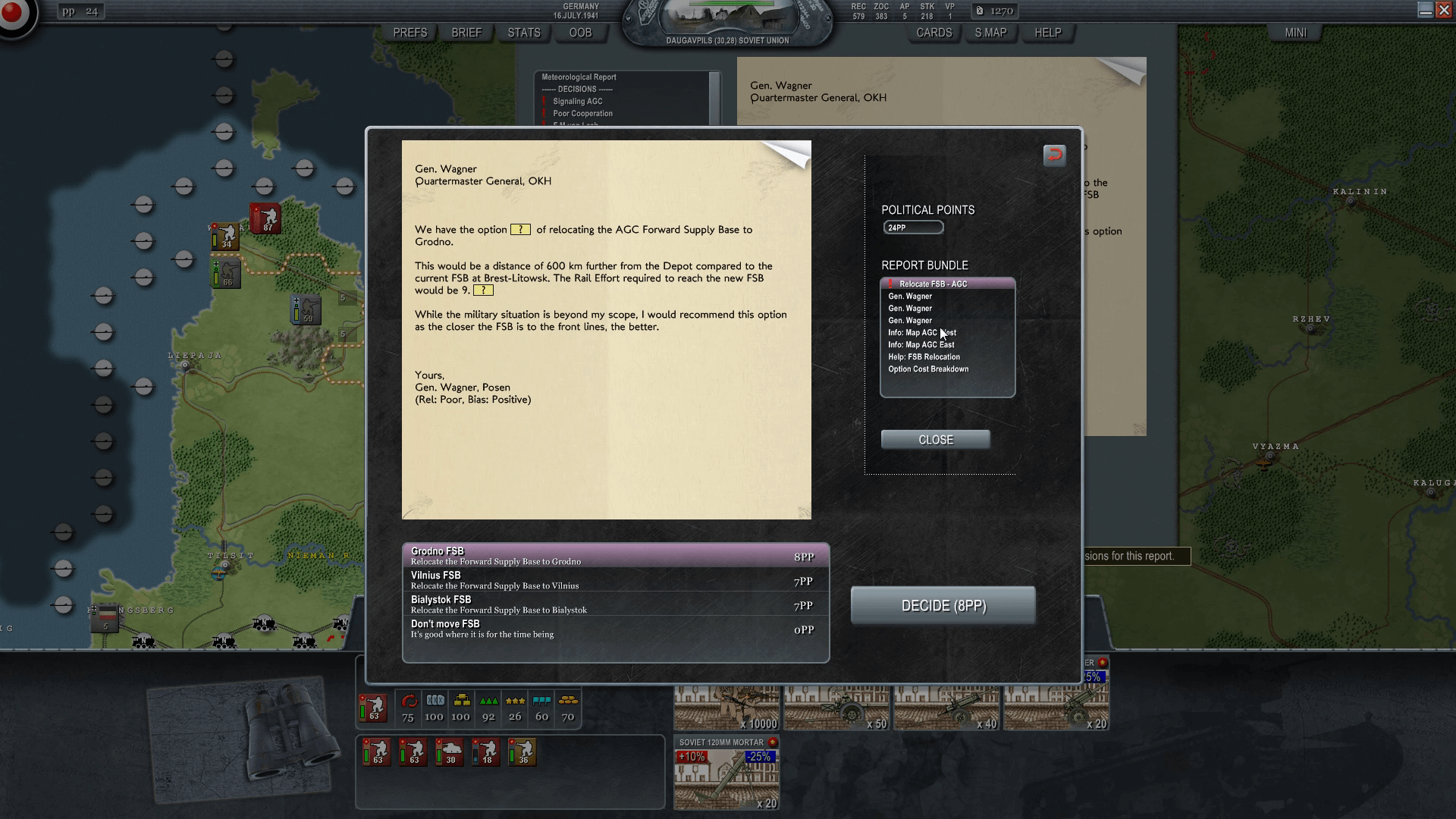
Task: Open the PREFS menu
Action: tap(410, 33)
